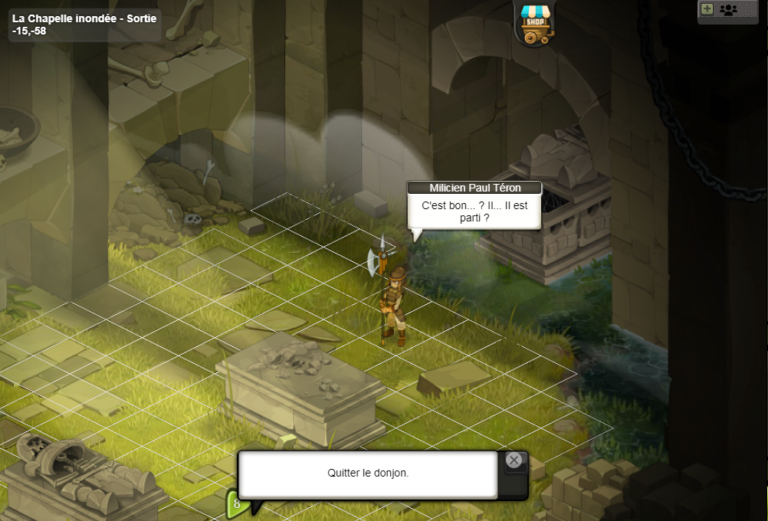This screenshot has height=521, width=768.
Task: Open the group members icon
Action: click(728, 9)
